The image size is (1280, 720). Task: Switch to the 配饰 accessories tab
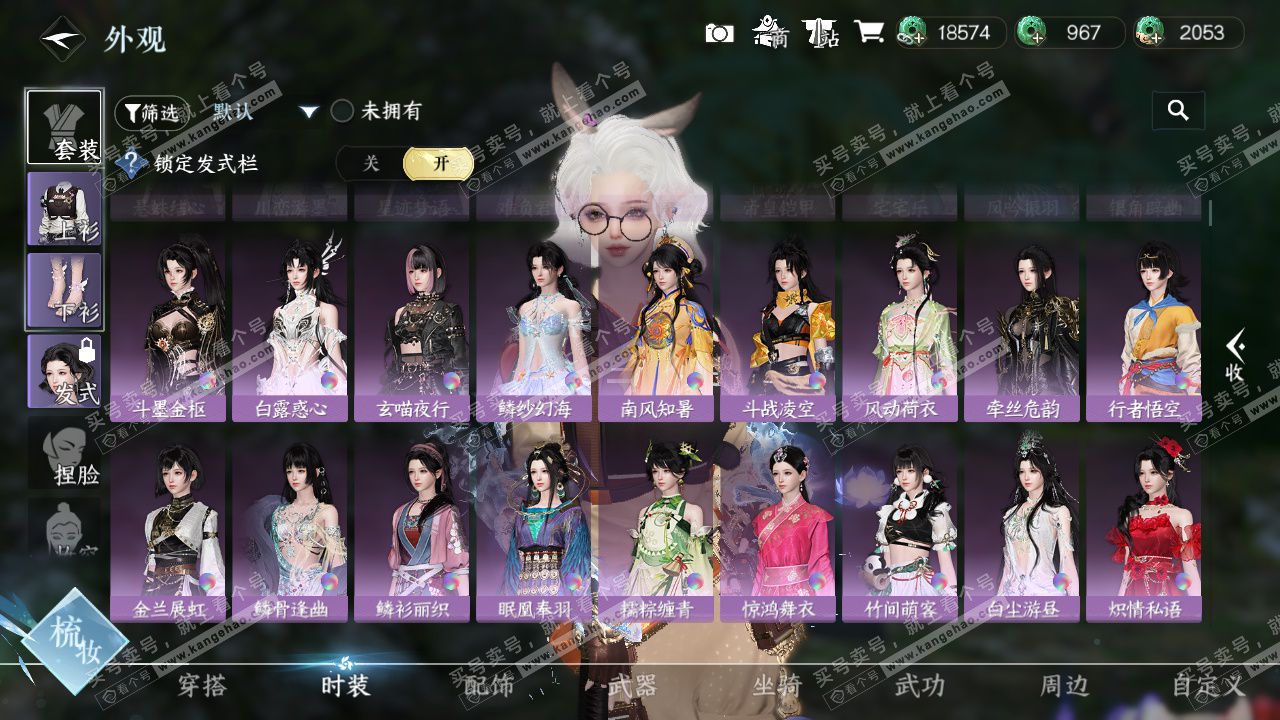click(489, 686)
